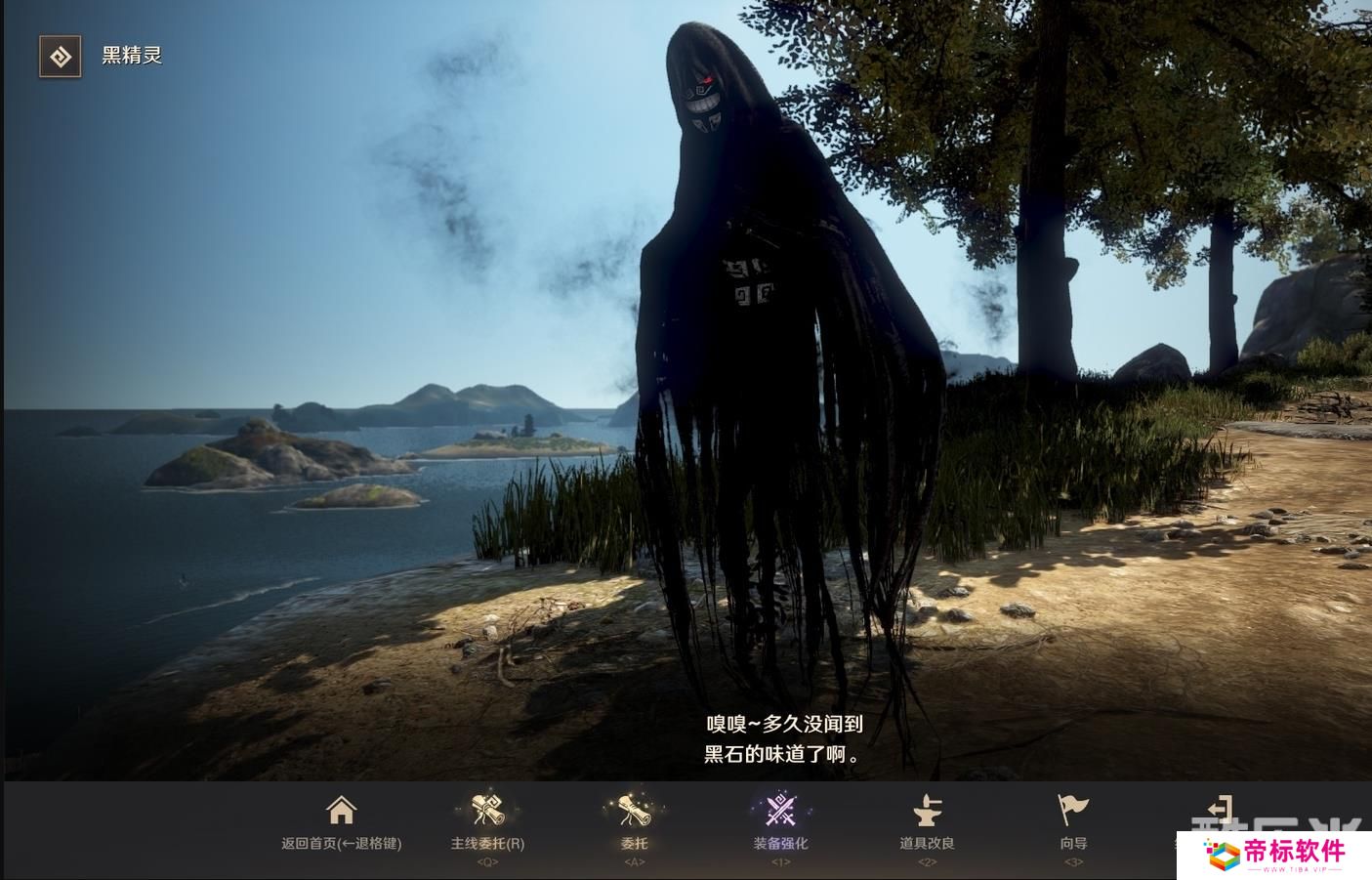Select the 向导 menu entry

click(x=1071, y=842)
